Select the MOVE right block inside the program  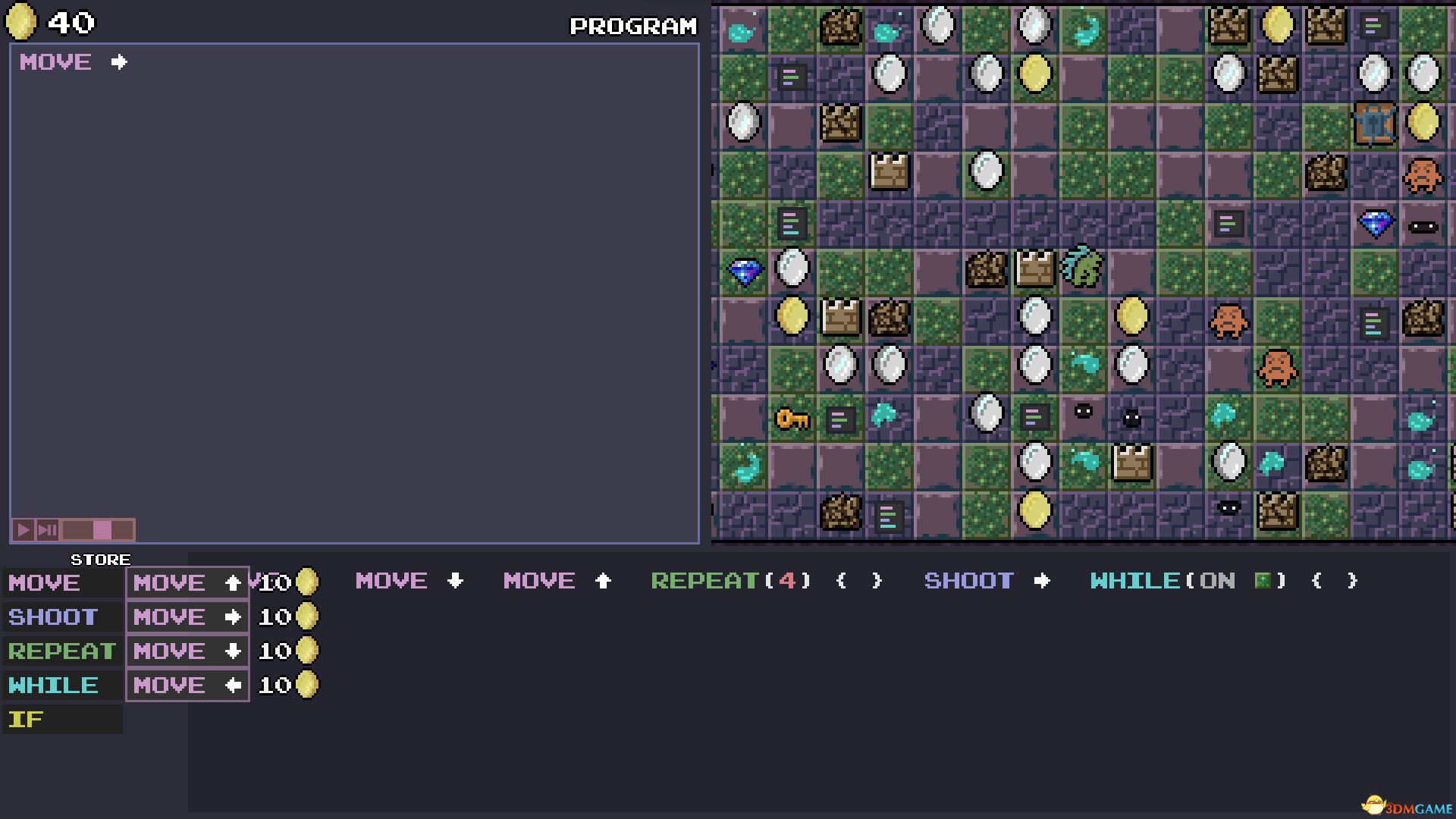pyautogui.click(x=72, y=62)
